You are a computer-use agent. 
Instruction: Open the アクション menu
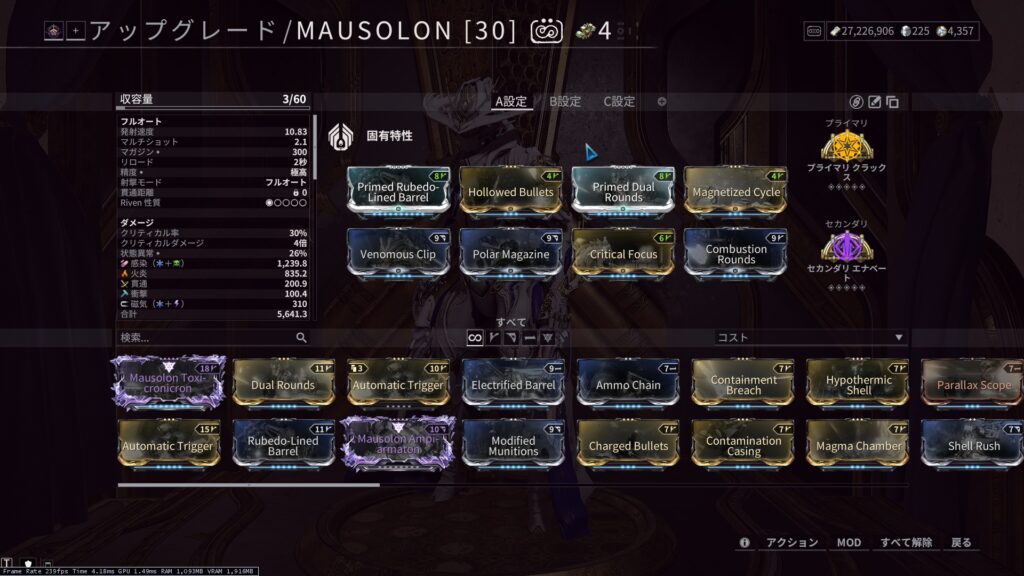coord(792,542)
